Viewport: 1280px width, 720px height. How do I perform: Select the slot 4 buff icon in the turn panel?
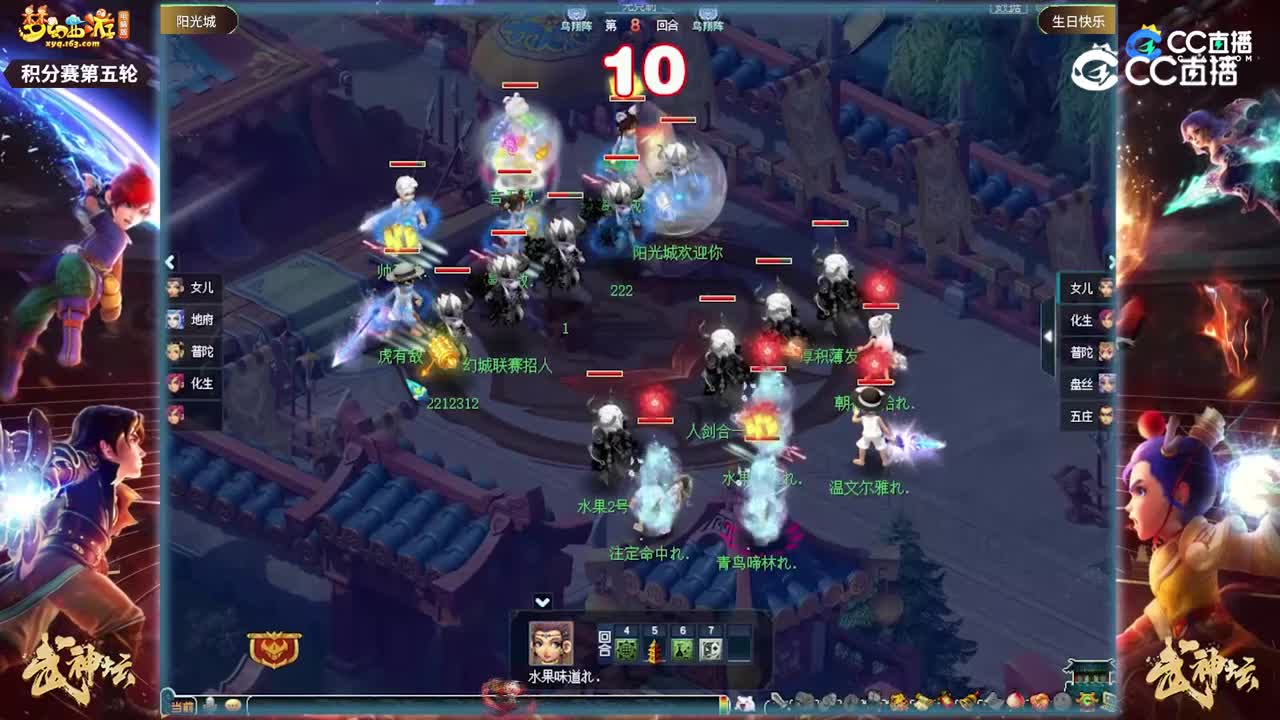625,648
